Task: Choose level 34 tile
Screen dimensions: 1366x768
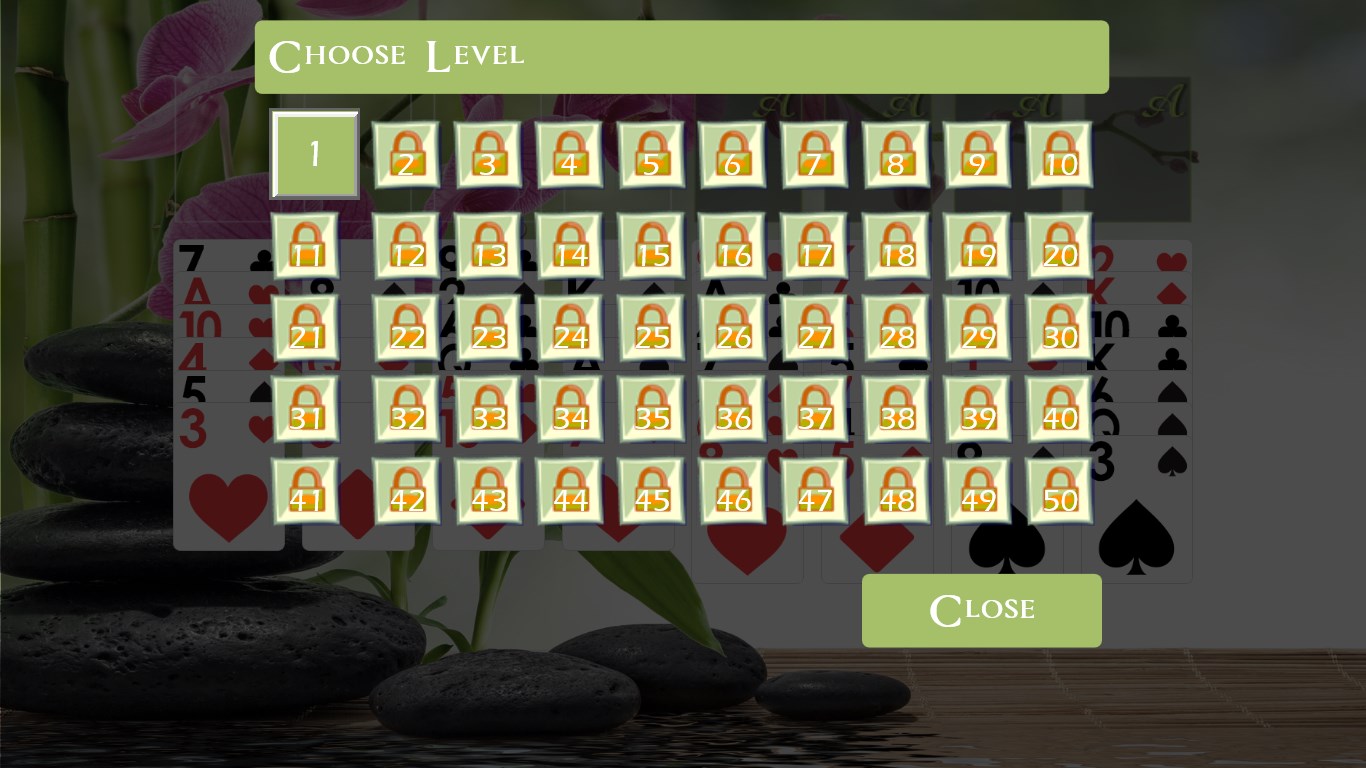Action: point(569,409)
